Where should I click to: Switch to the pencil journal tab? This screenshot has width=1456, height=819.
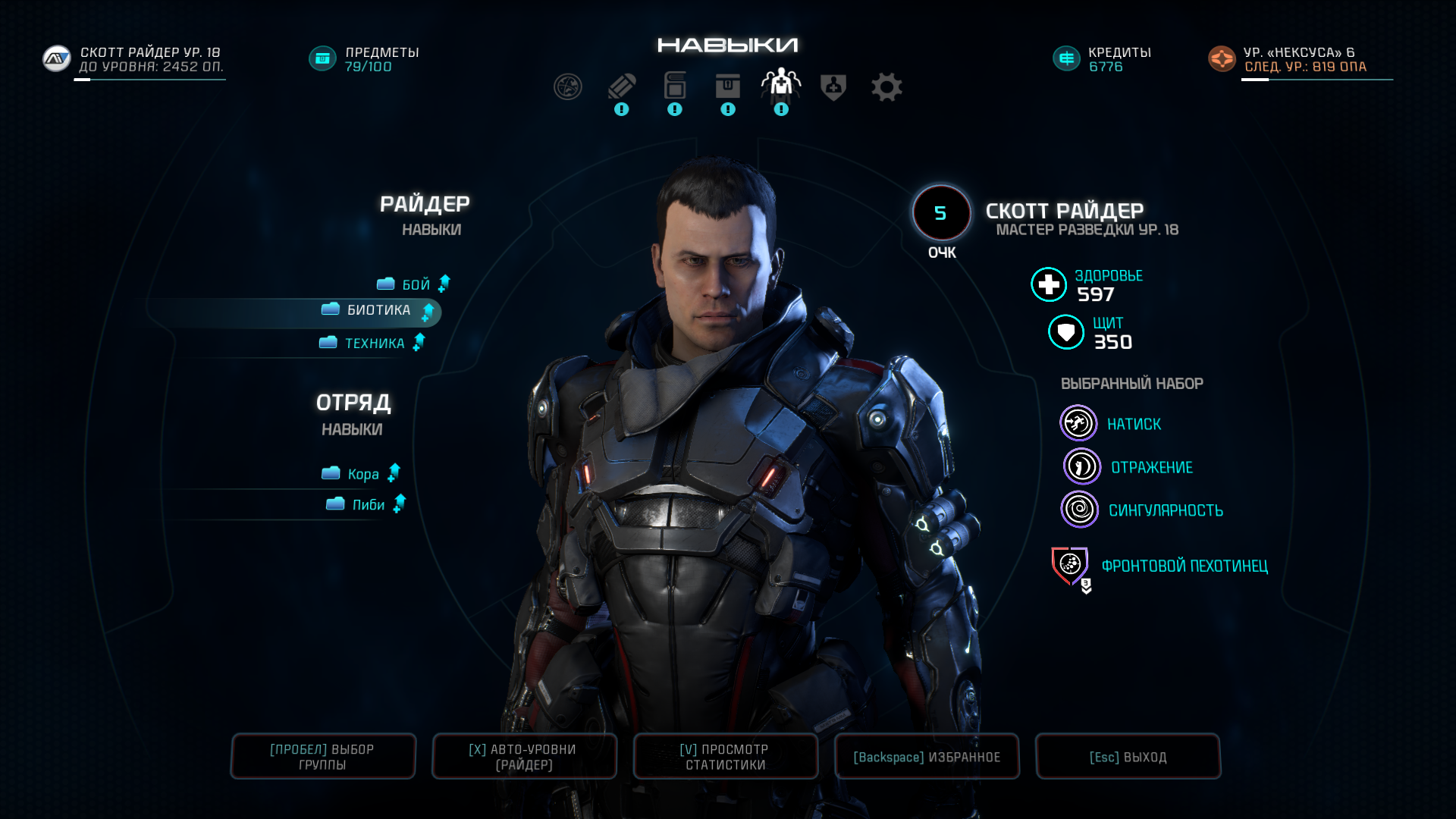point(622,87)
